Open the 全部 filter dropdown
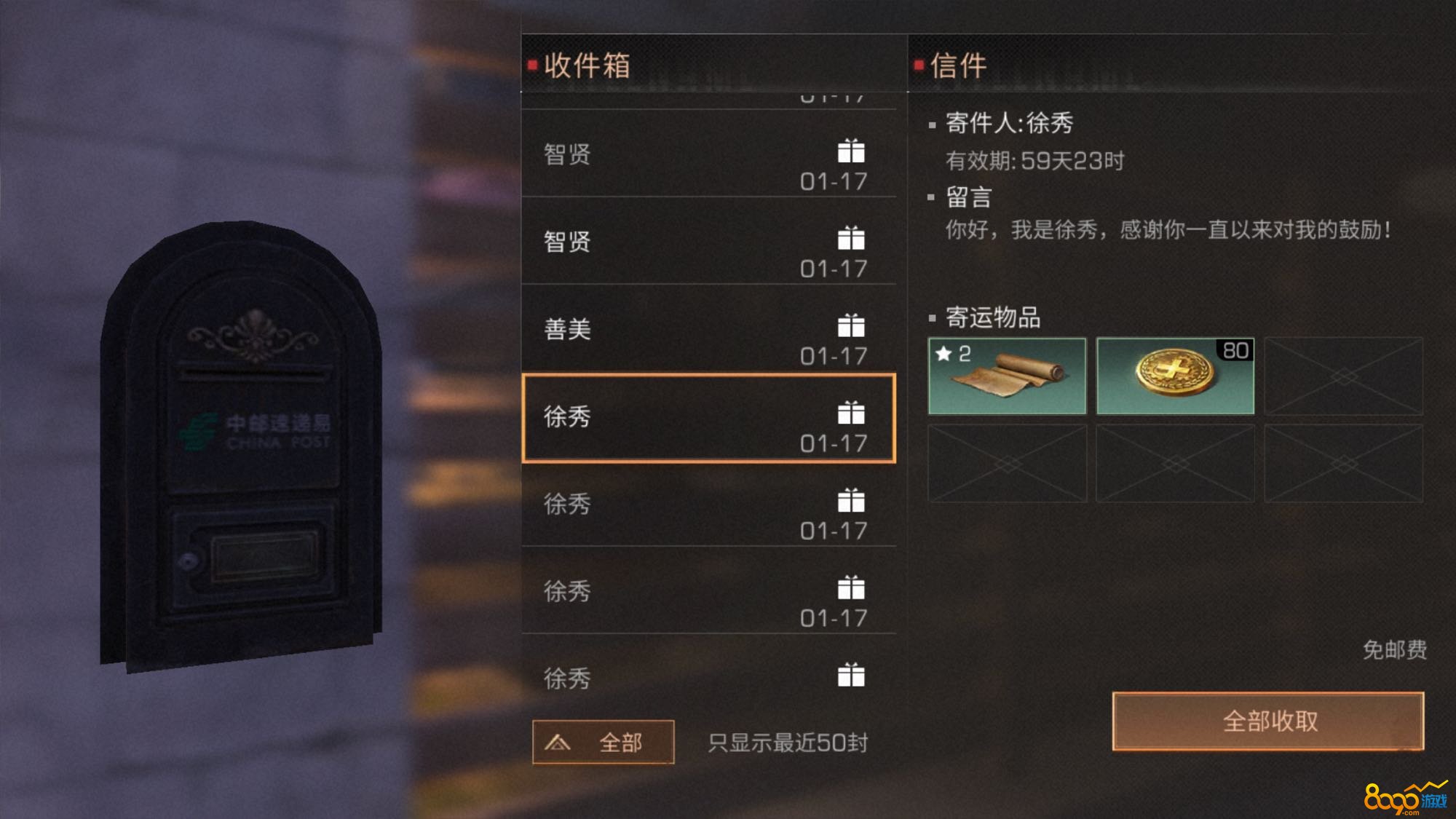Image resolution: width=1456 pixels, height=819 pixels. [x=603, y=742]
